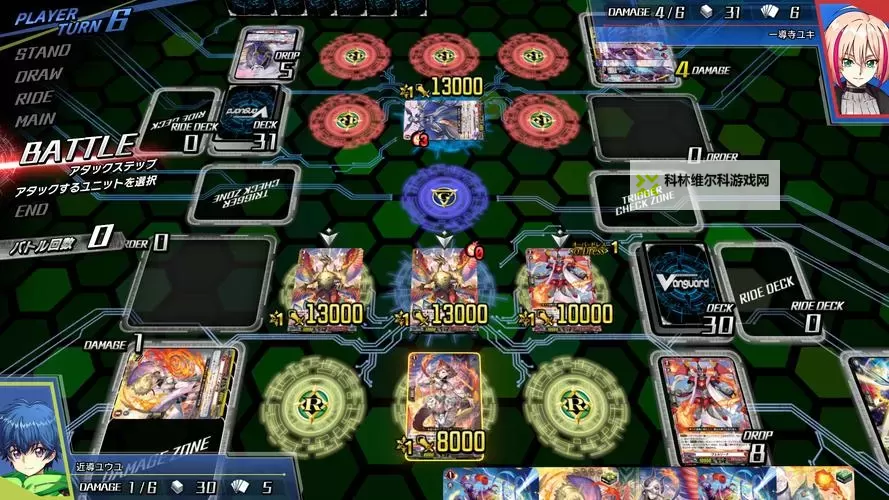Choose the END phase in the turn list
889x500 pixels.
pyautogui.click(x=32, y=209)
